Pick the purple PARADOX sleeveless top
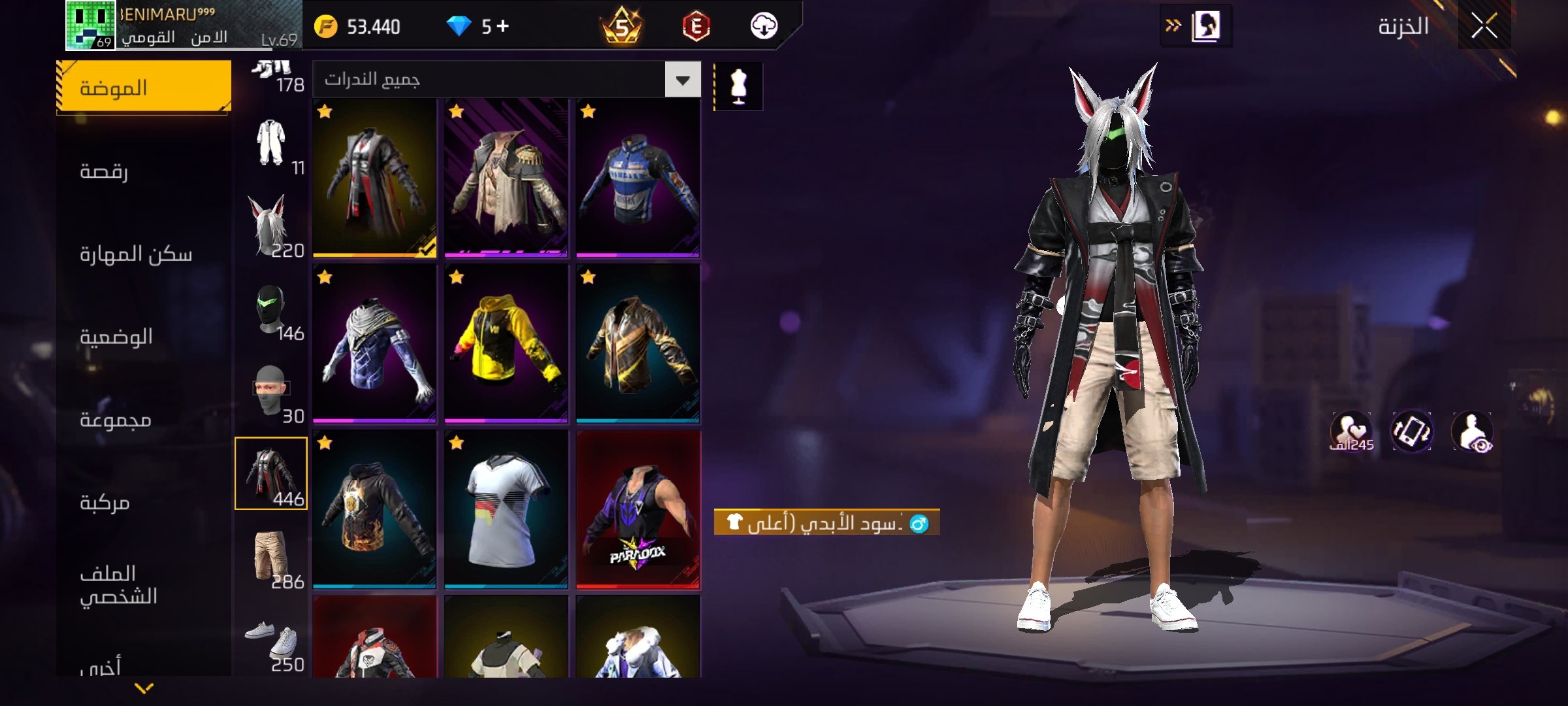 pyautogui.click(x=638, y=509)
